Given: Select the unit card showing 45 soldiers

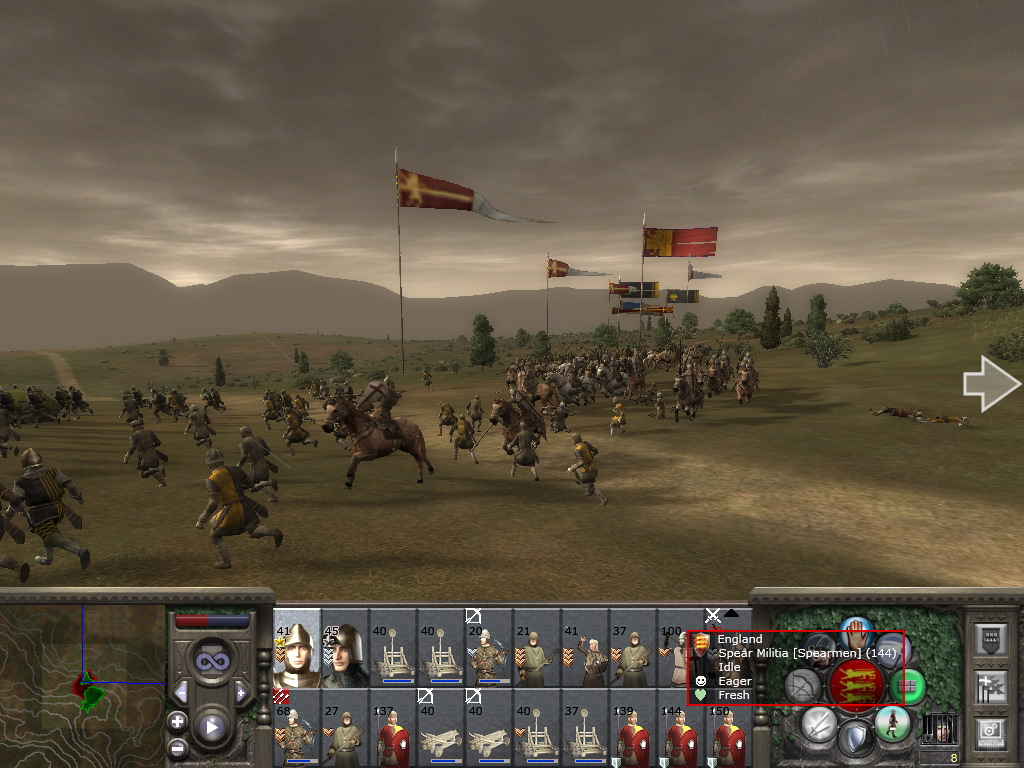Looking at the screenshot, I should pos(345,649).
